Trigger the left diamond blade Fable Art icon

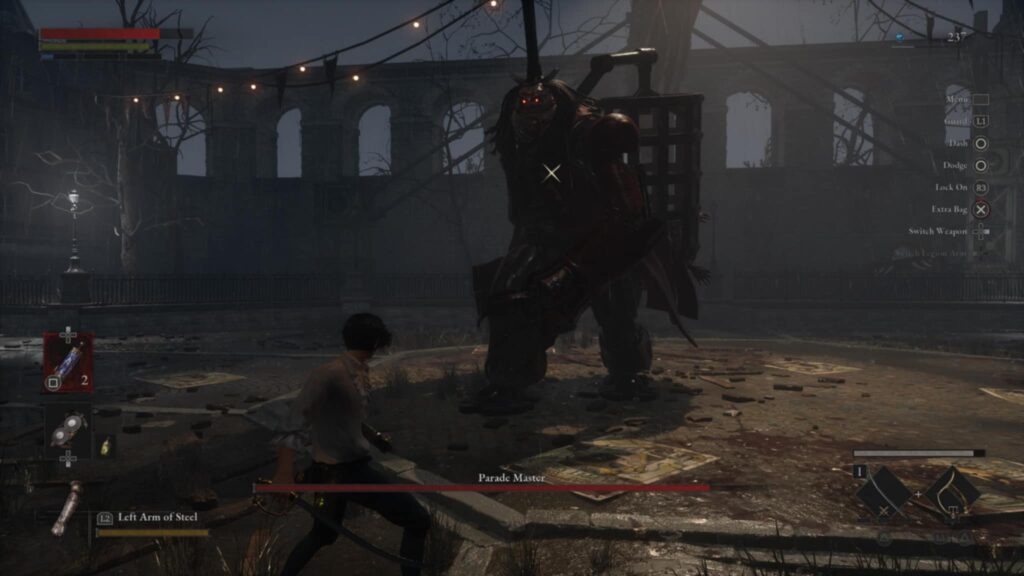click(x=882, y=491)
